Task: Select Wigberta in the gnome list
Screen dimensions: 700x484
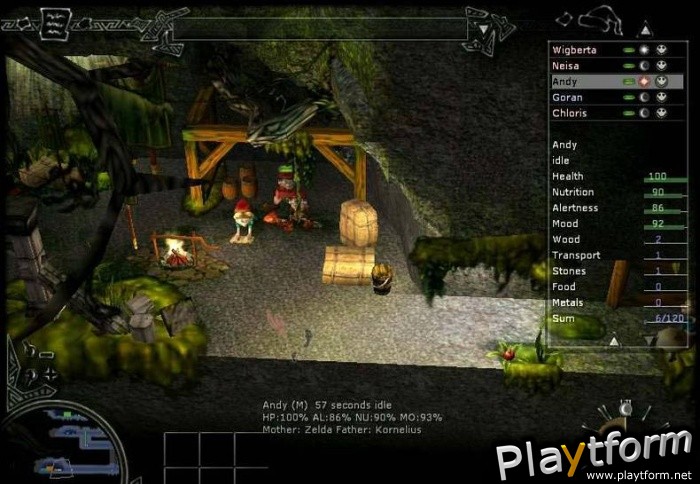Action: pos(575,49)
